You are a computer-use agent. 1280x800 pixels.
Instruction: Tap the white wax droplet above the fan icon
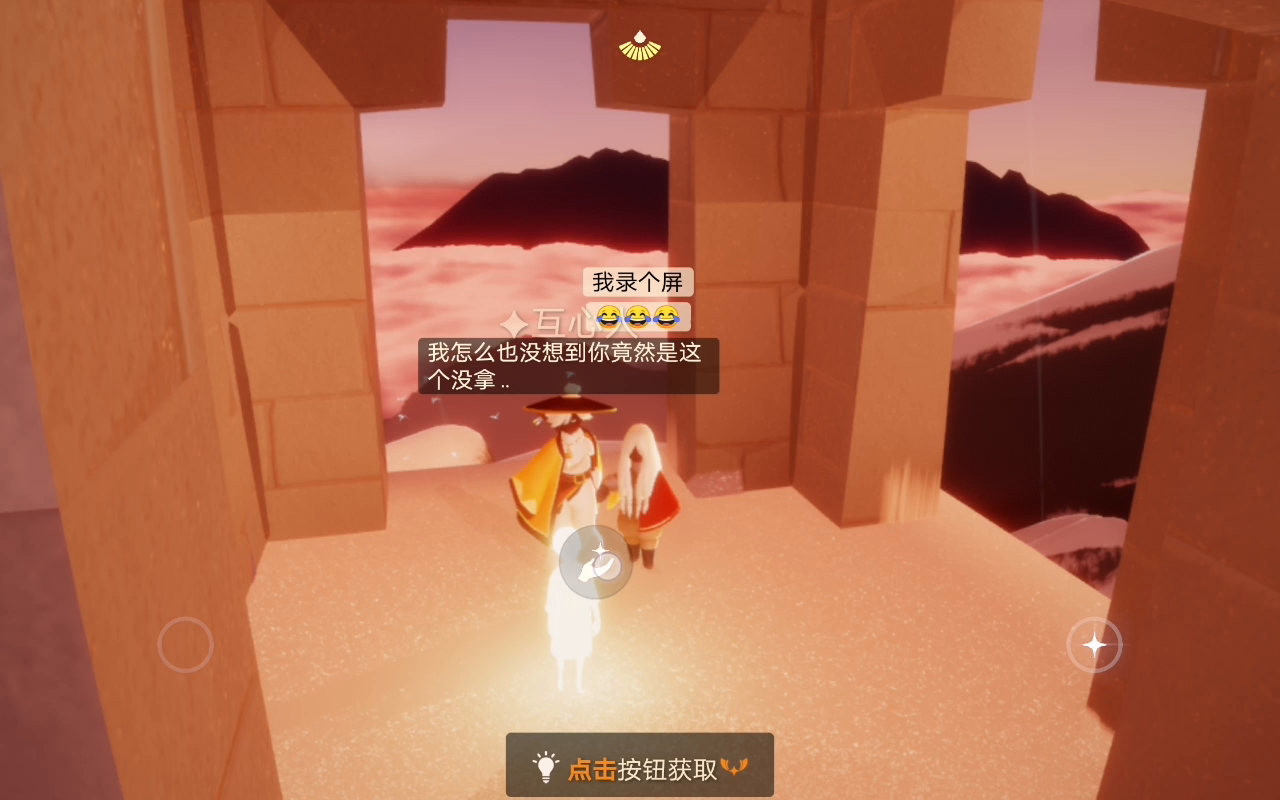point(640,37)
